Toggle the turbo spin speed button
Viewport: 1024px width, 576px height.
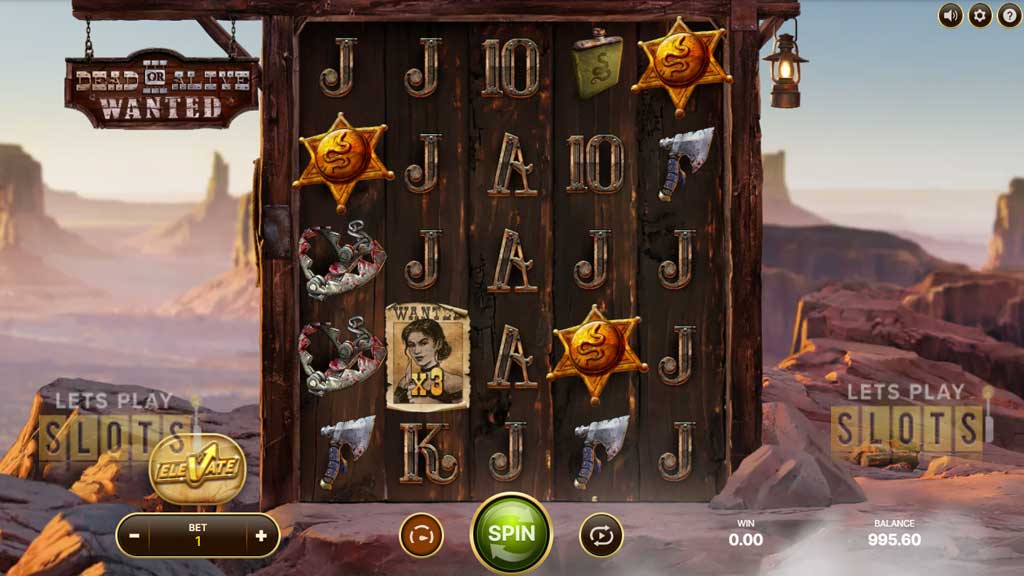click(x=421, y=535)
